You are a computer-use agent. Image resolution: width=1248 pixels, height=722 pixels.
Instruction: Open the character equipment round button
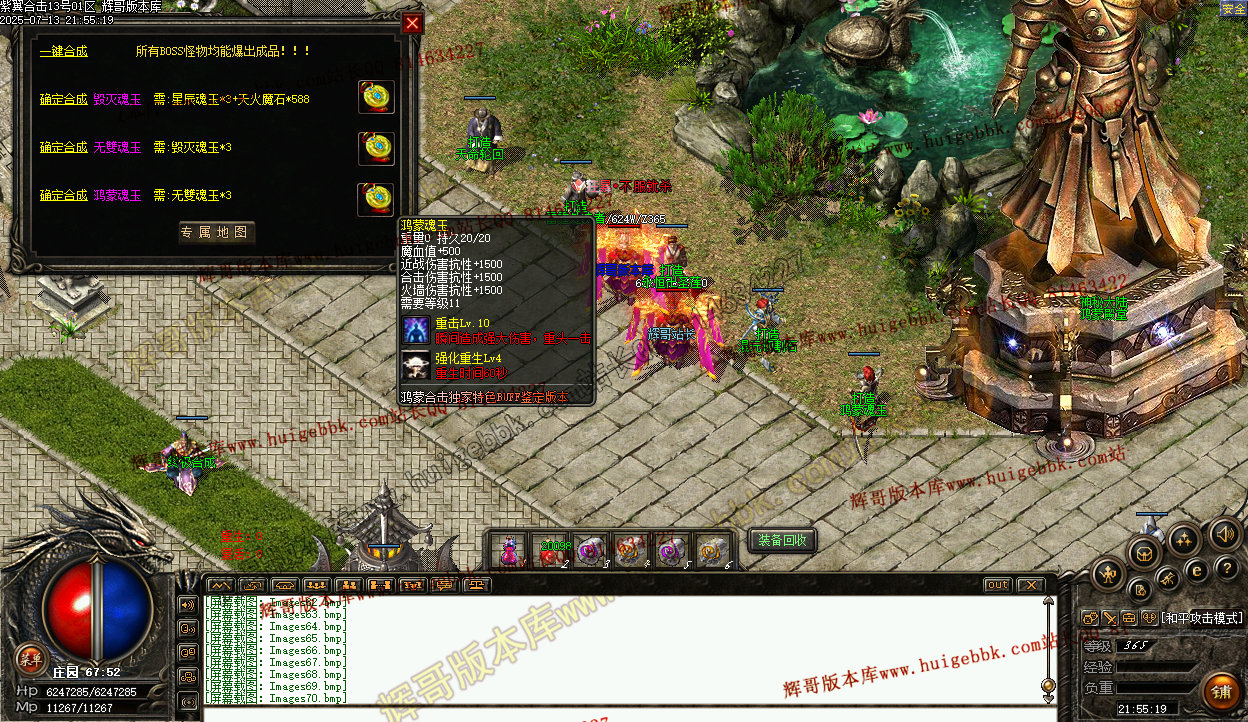pyautogui.click(x=1109, y=574)
